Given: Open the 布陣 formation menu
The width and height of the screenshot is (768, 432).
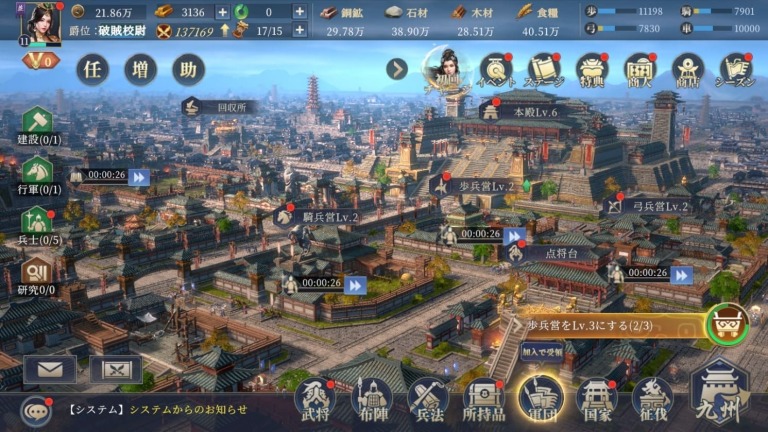Looking at the screenshot, I should click(371, 399).
